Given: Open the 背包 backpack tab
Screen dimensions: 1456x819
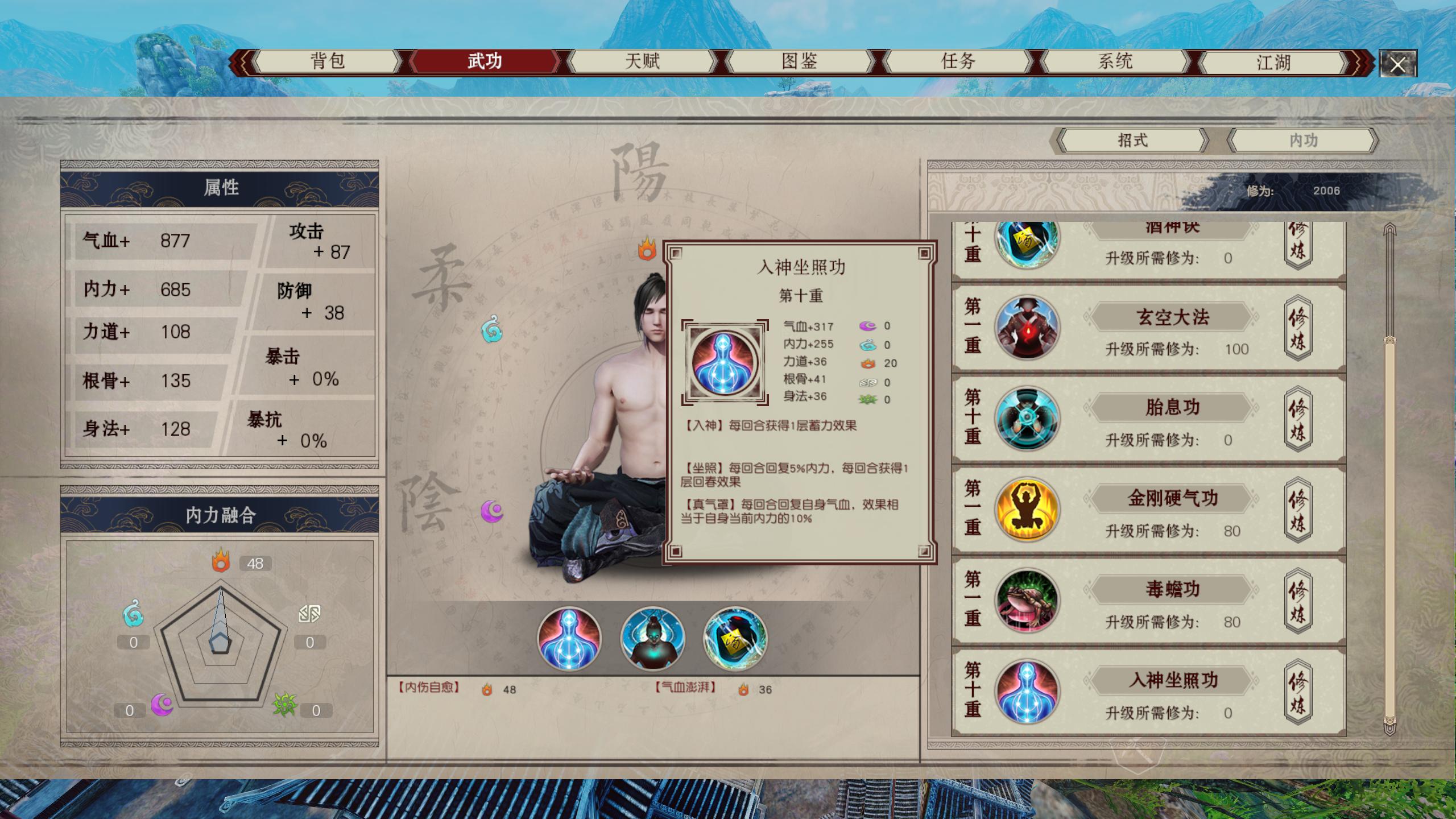Looking at the screenshot, I should [x=328, y=61].
